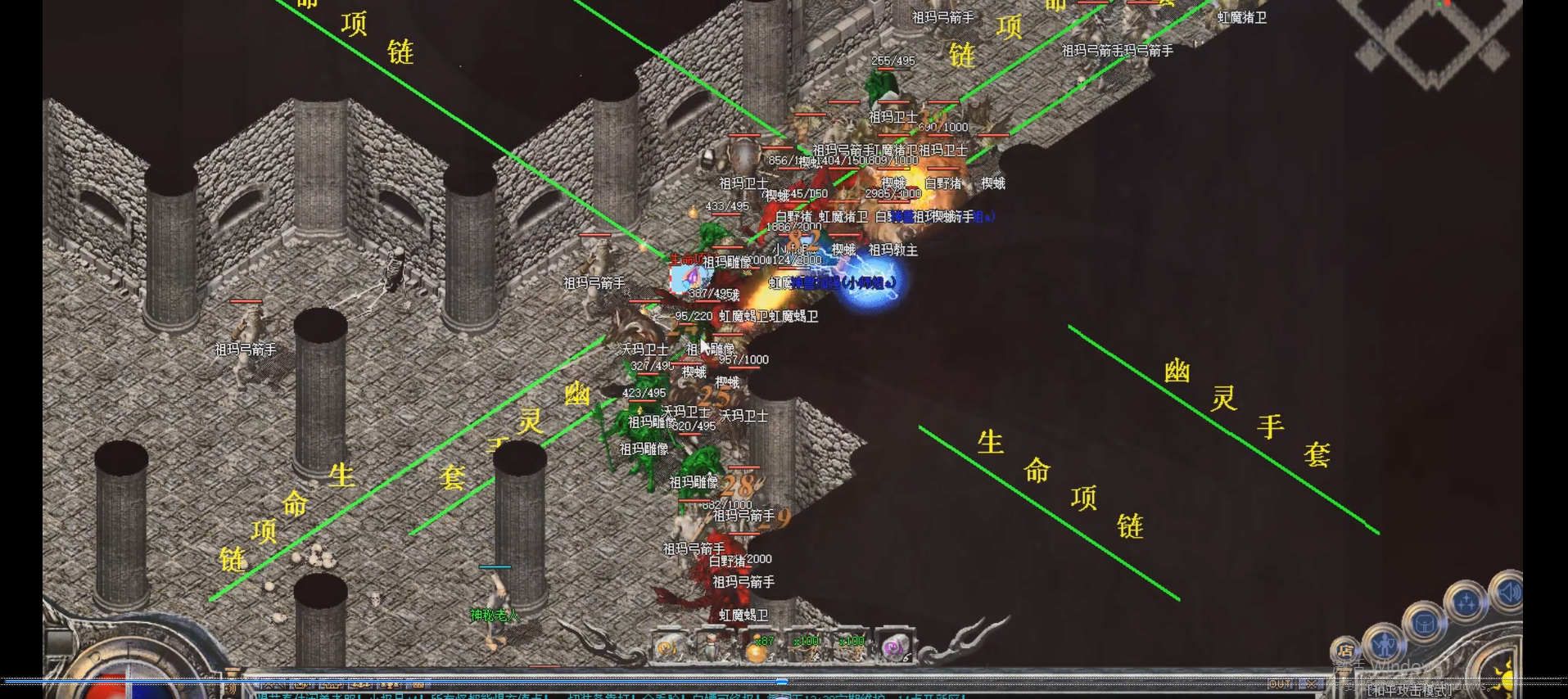Use the herb bundle x100 in quickslot 4
The height and width of the screenshot is (699, 1568).
click(807, 648)
